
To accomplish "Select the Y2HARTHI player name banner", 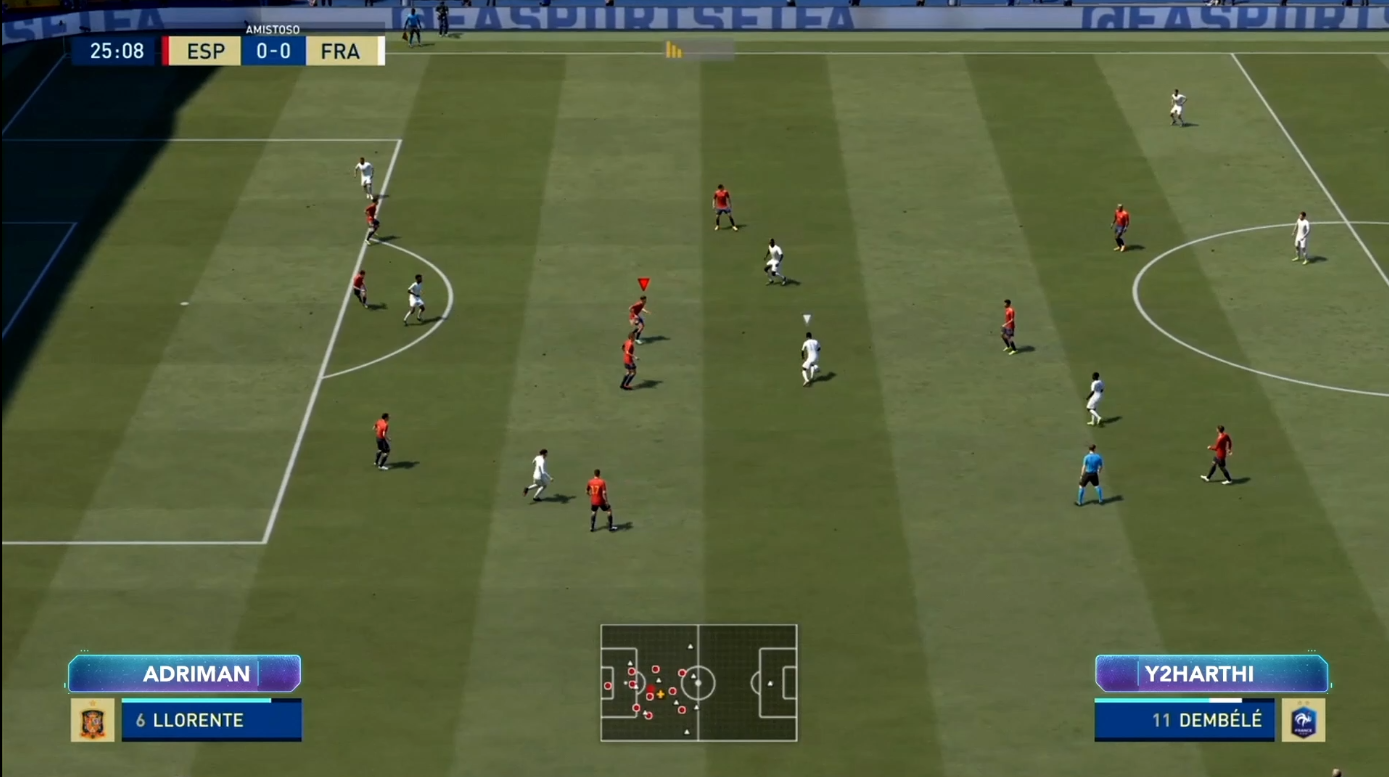I will tap(1211, 673).
